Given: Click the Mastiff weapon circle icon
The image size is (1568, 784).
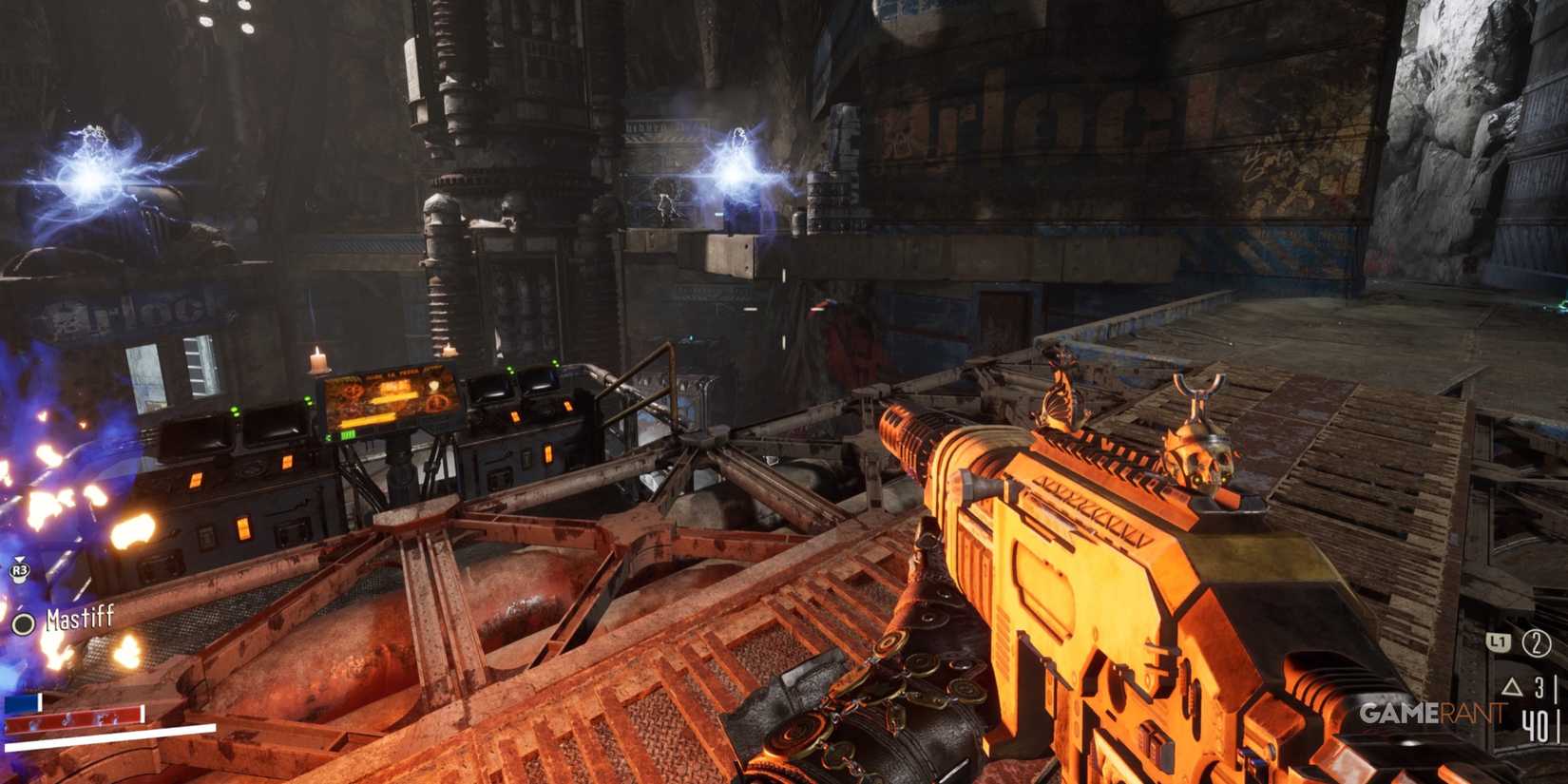Looking at the screenshot, I should point(22,624).
